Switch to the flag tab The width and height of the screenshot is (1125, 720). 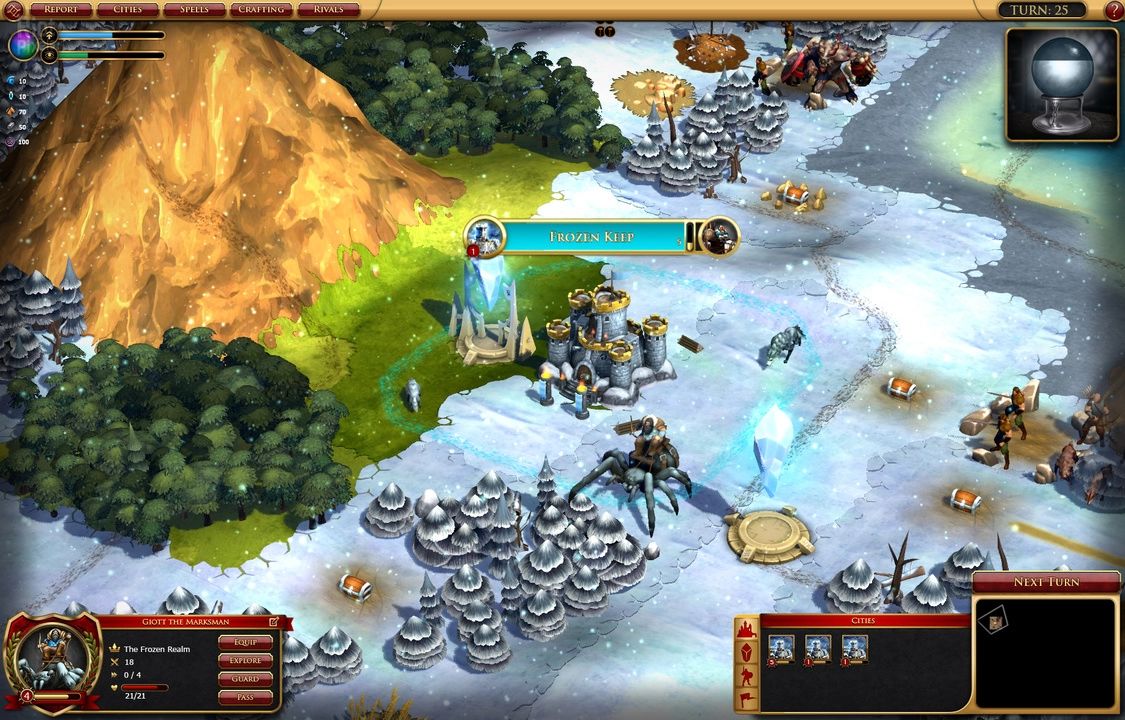[x=746, y=699]
